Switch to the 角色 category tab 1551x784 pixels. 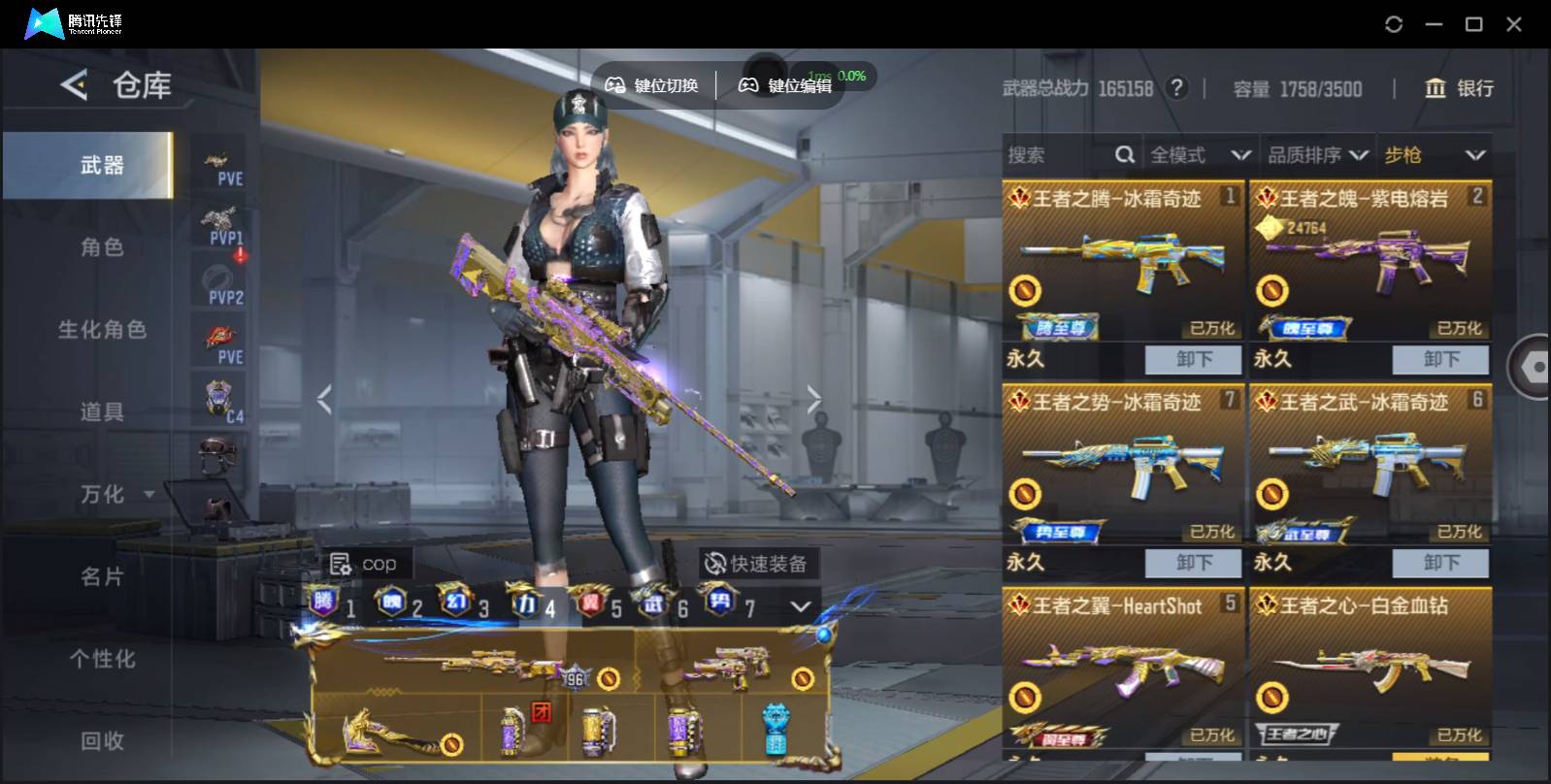click(102, 247)
